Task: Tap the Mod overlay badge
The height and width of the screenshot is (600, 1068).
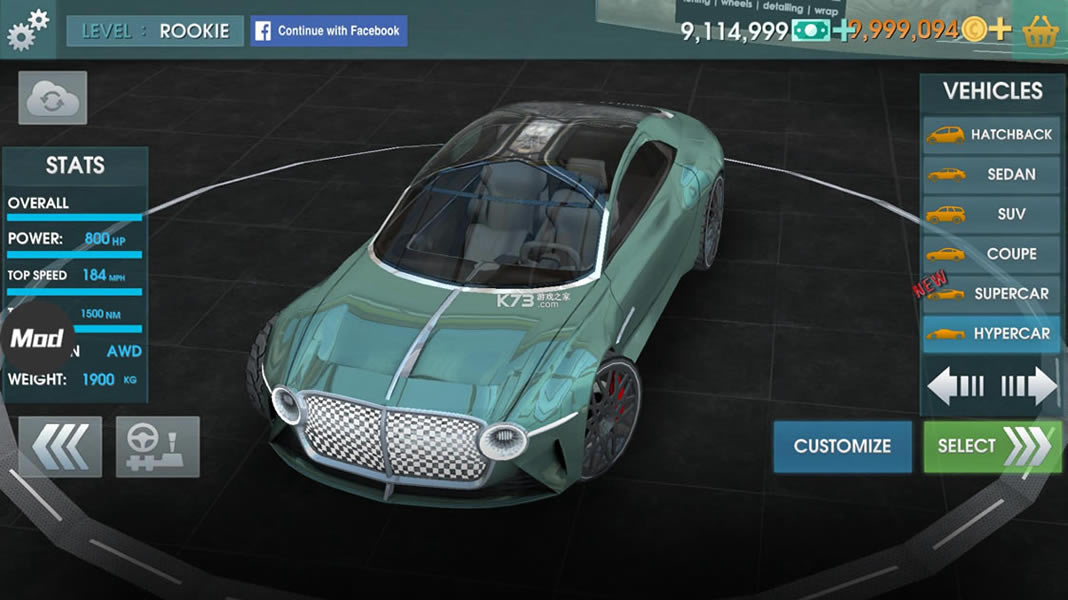Action: [37, 337]
